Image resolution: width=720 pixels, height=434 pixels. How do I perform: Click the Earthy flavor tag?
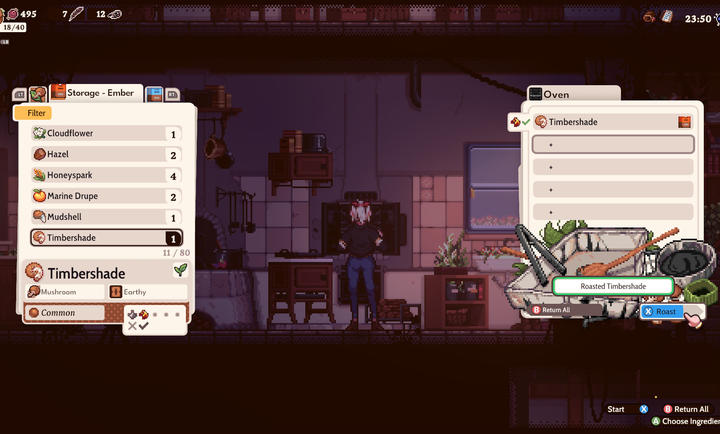(147, 292)
